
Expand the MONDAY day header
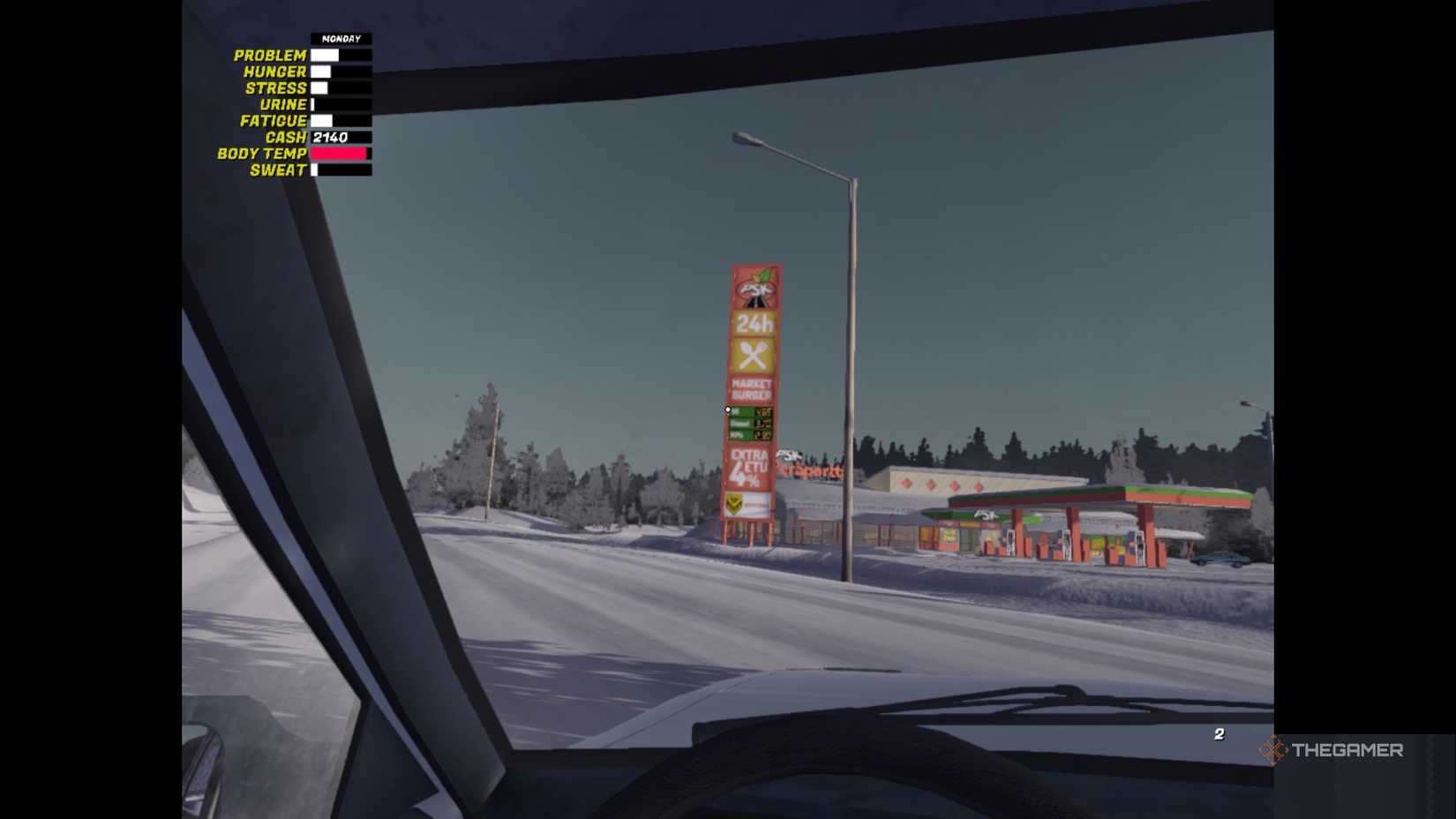pyautogui.click(x=341, y=38)
